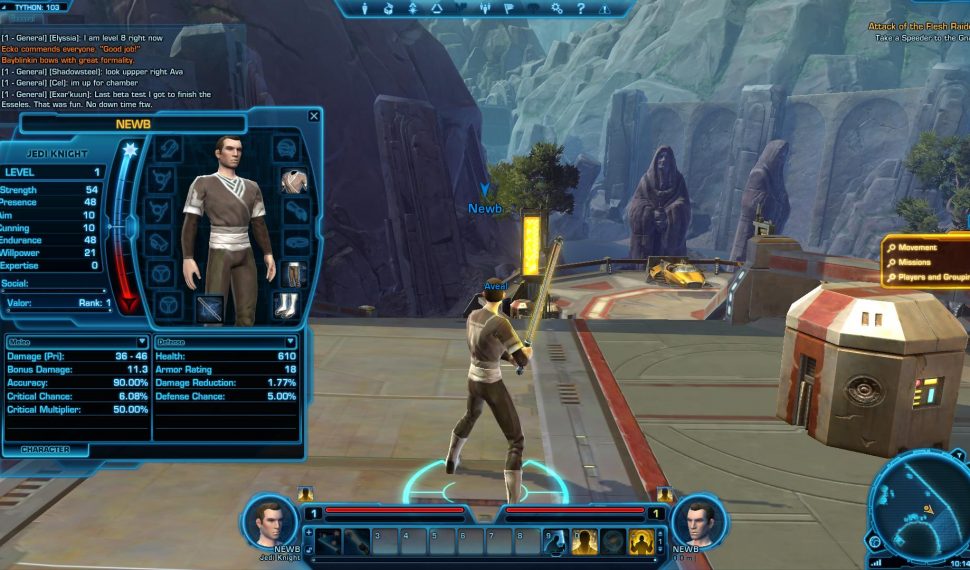Open the Players and Grouping tutorial entry
Image resolution: width=970 pixels, height=570 pixels.
[x=928, y=277]
